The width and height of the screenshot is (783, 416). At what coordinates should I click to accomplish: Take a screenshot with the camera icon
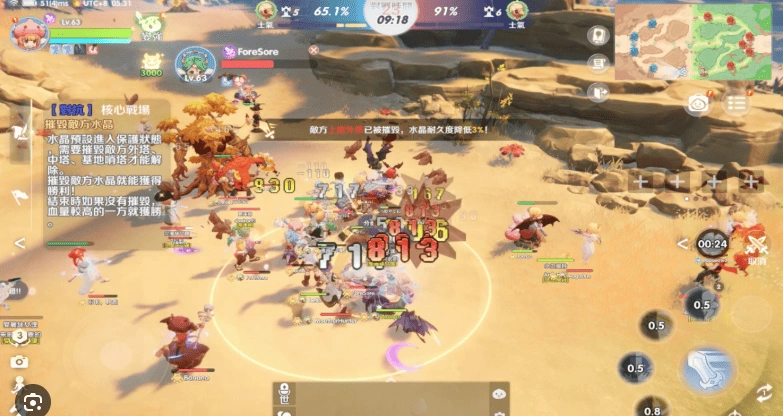tap(19, 362)
